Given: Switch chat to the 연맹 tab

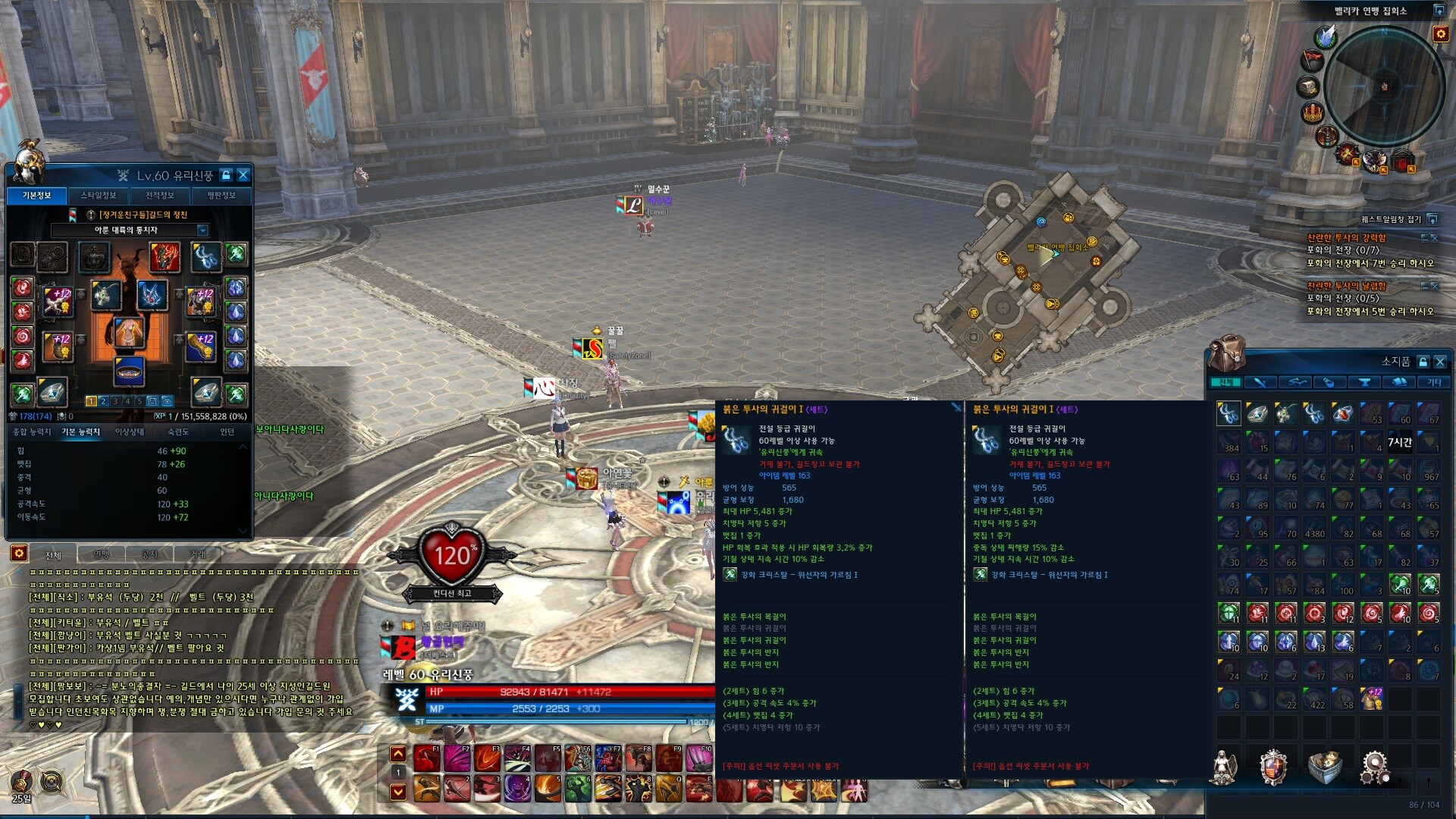Looking at the screenshot, I should tap(101, 555).
